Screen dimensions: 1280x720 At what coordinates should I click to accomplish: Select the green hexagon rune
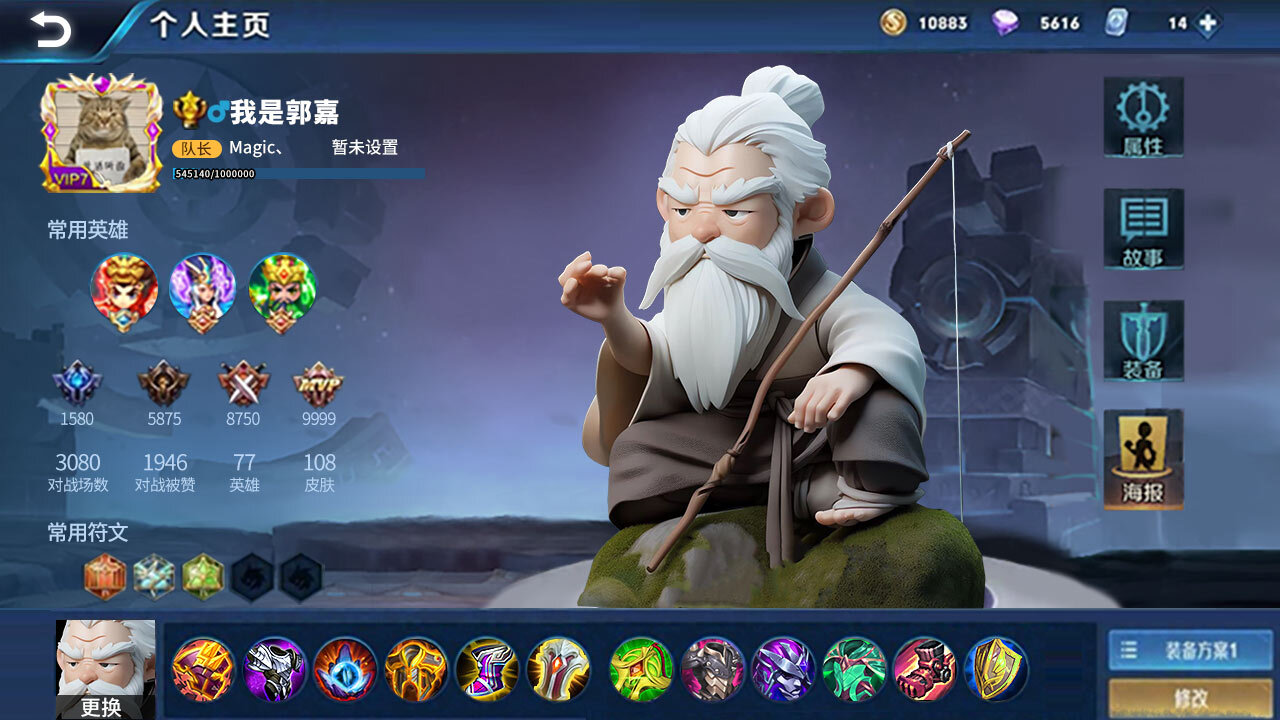tap(203, 577)
